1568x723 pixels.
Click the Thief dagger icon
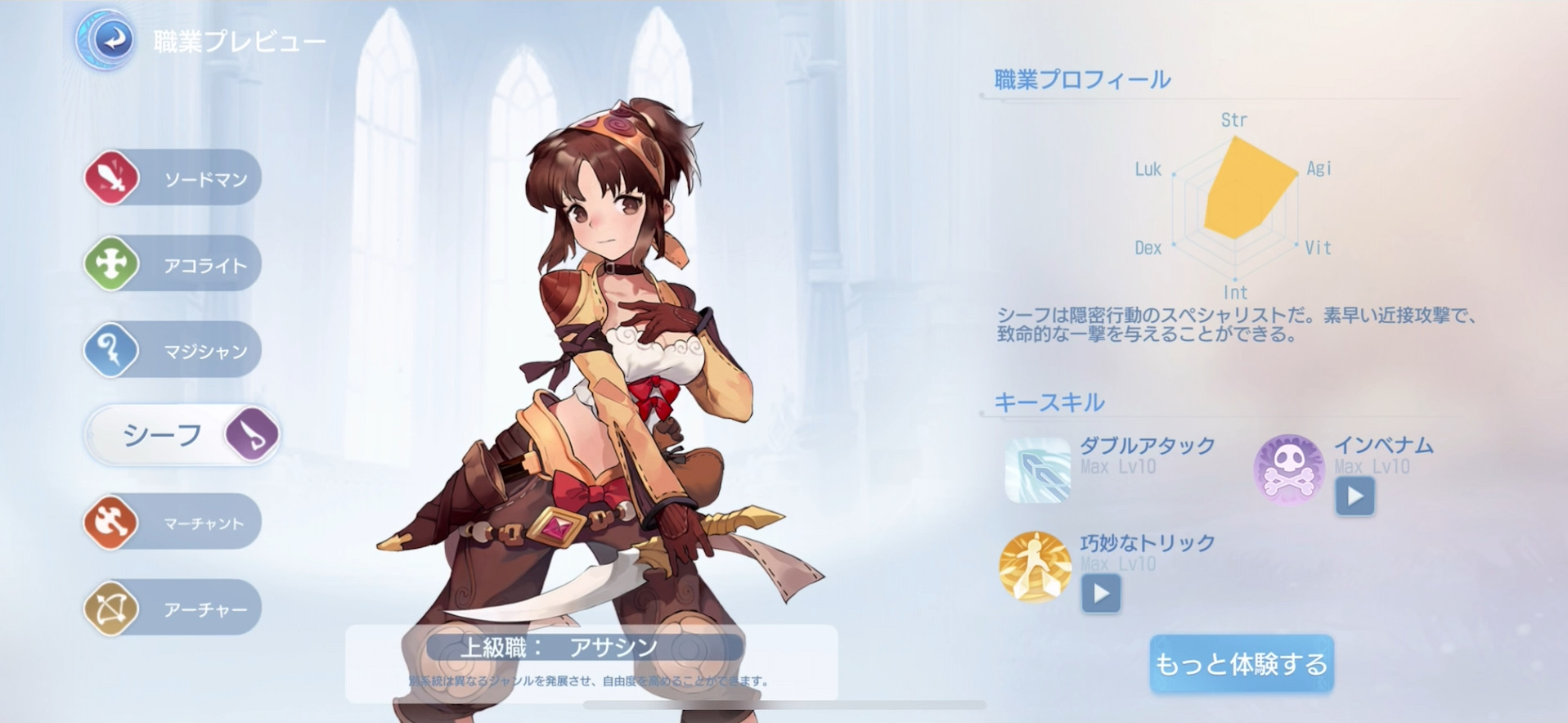click(250, 434)
